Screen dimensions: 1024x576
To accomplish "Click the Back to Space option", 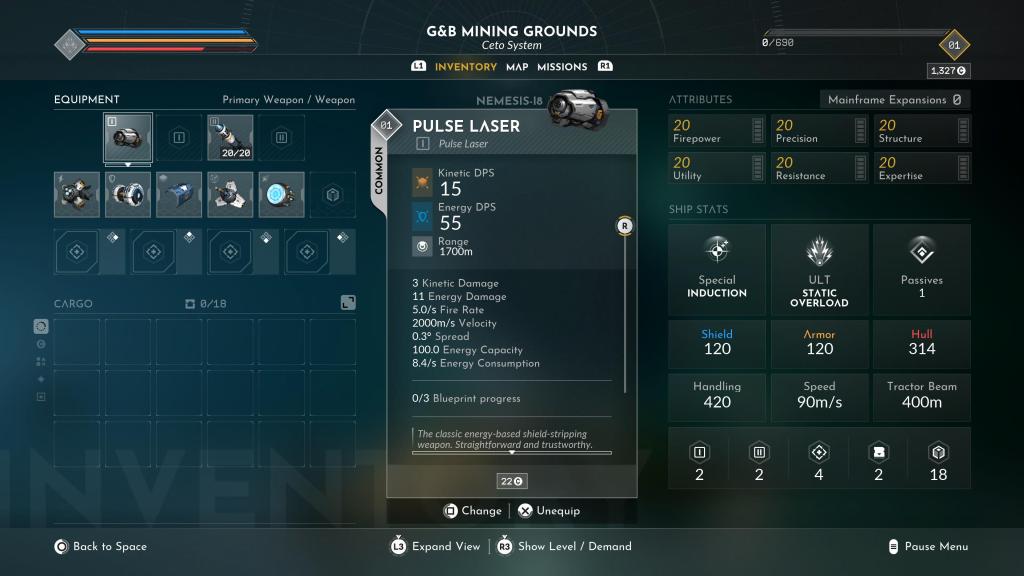I will (100, 547).
